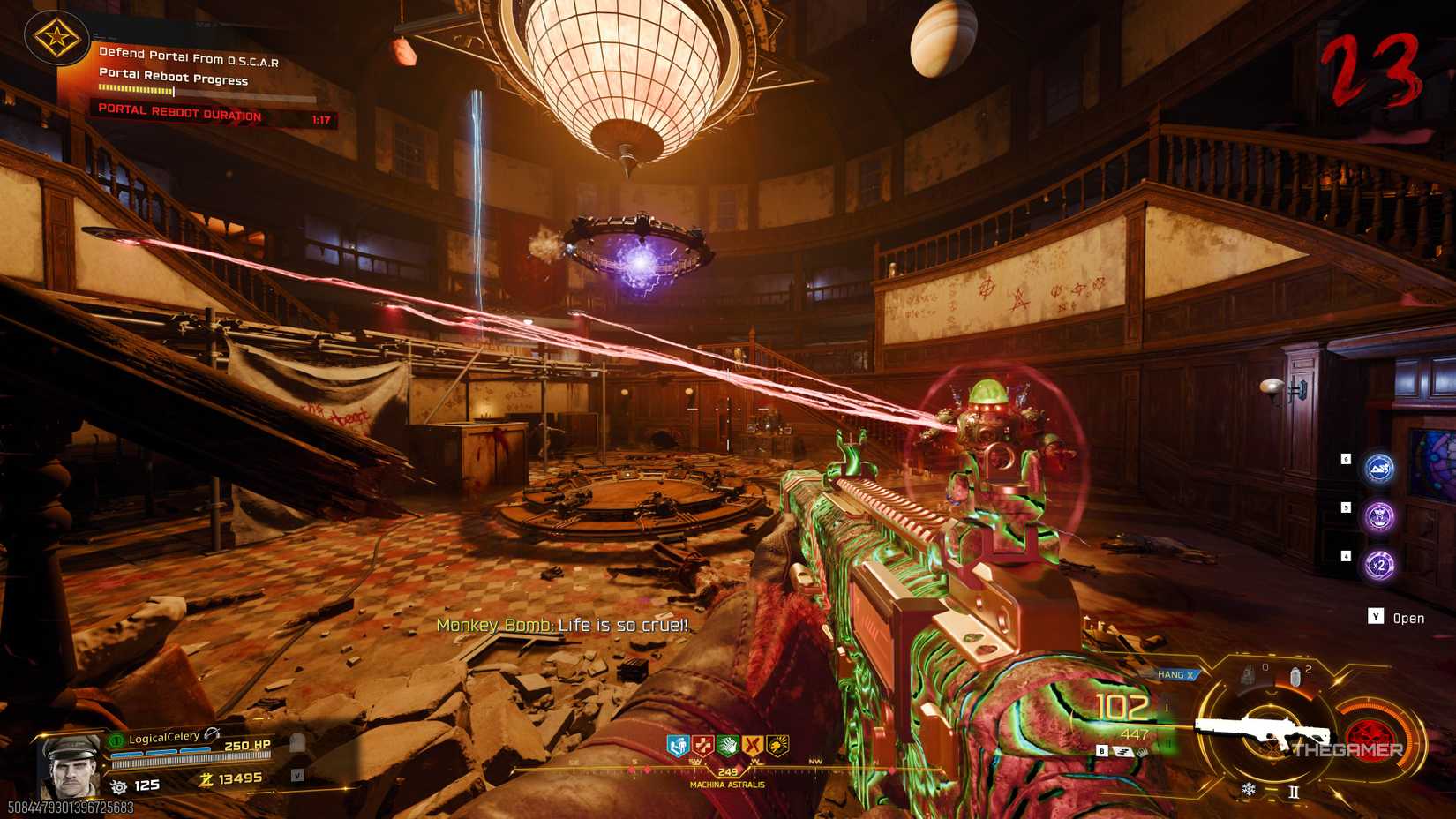Click the tactical grenade icon showing 2
The height and width of the screenshot is (819, 1456).
1295,673
